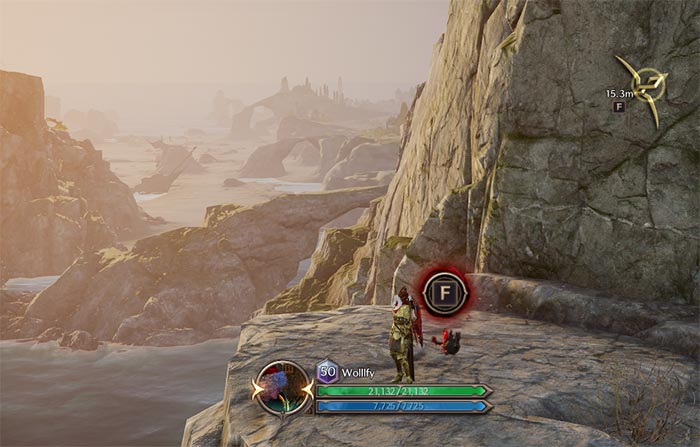Select the level 50 hexagon badge
This screenshot has height=447, width=700.
(x=327, y=371)
